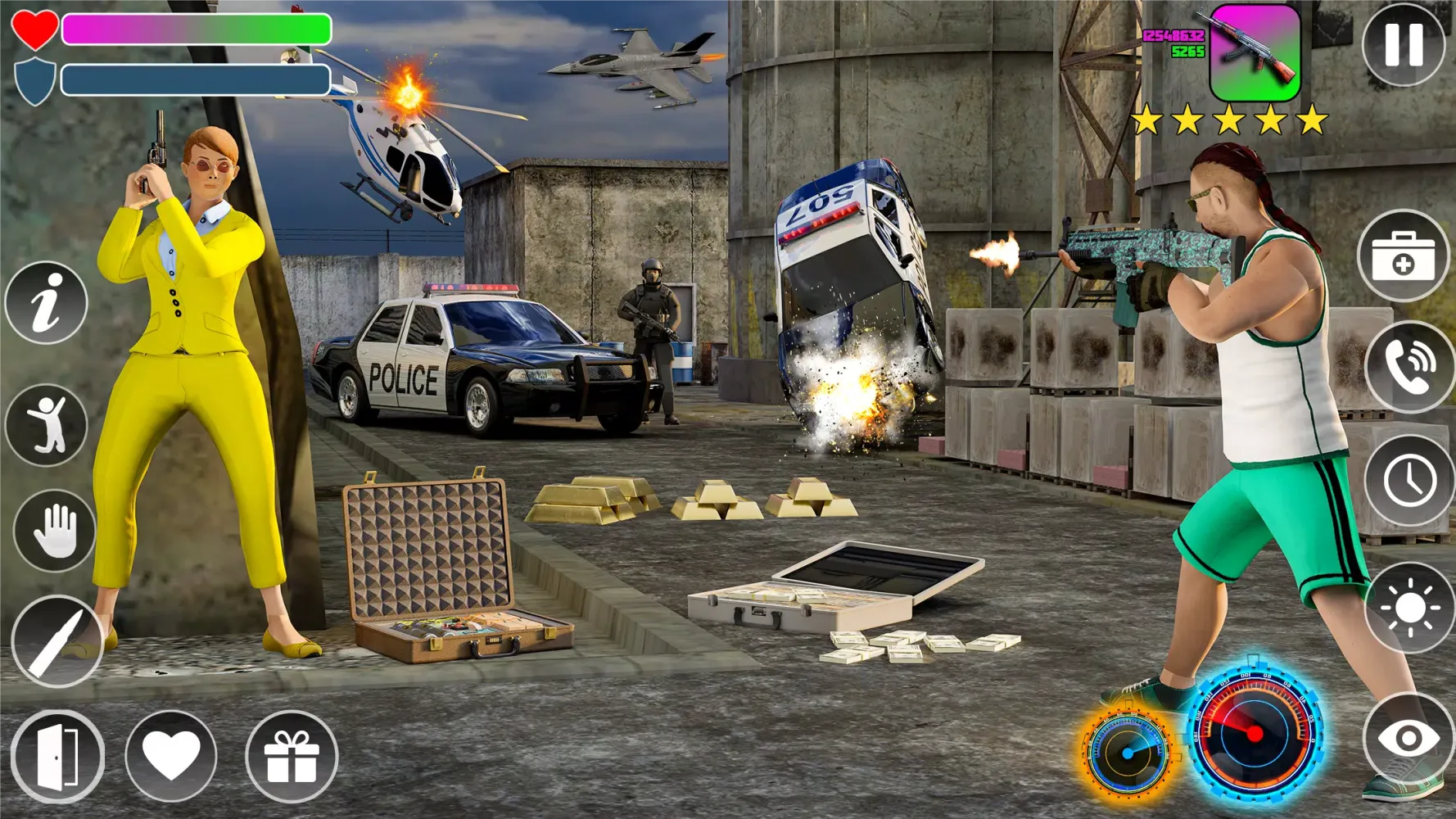1456x819 pixels.
Task: Open the current weapon selector showing the AK rifle
Action: [1254, 54]
